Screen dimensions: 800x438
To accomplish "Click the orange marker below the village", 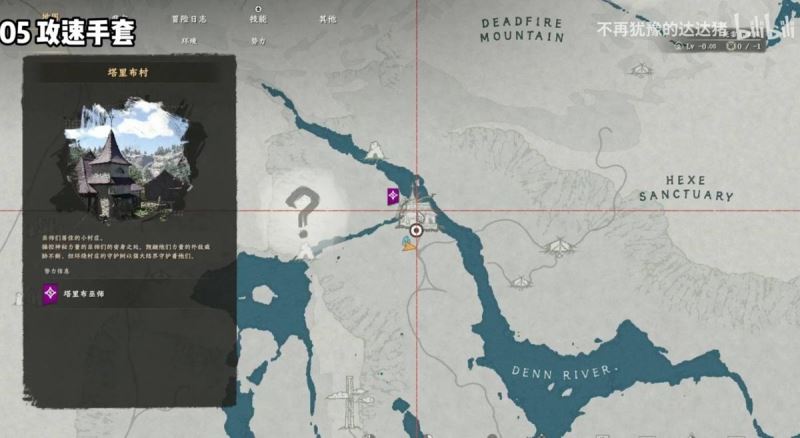I will [x=408, y=244].
